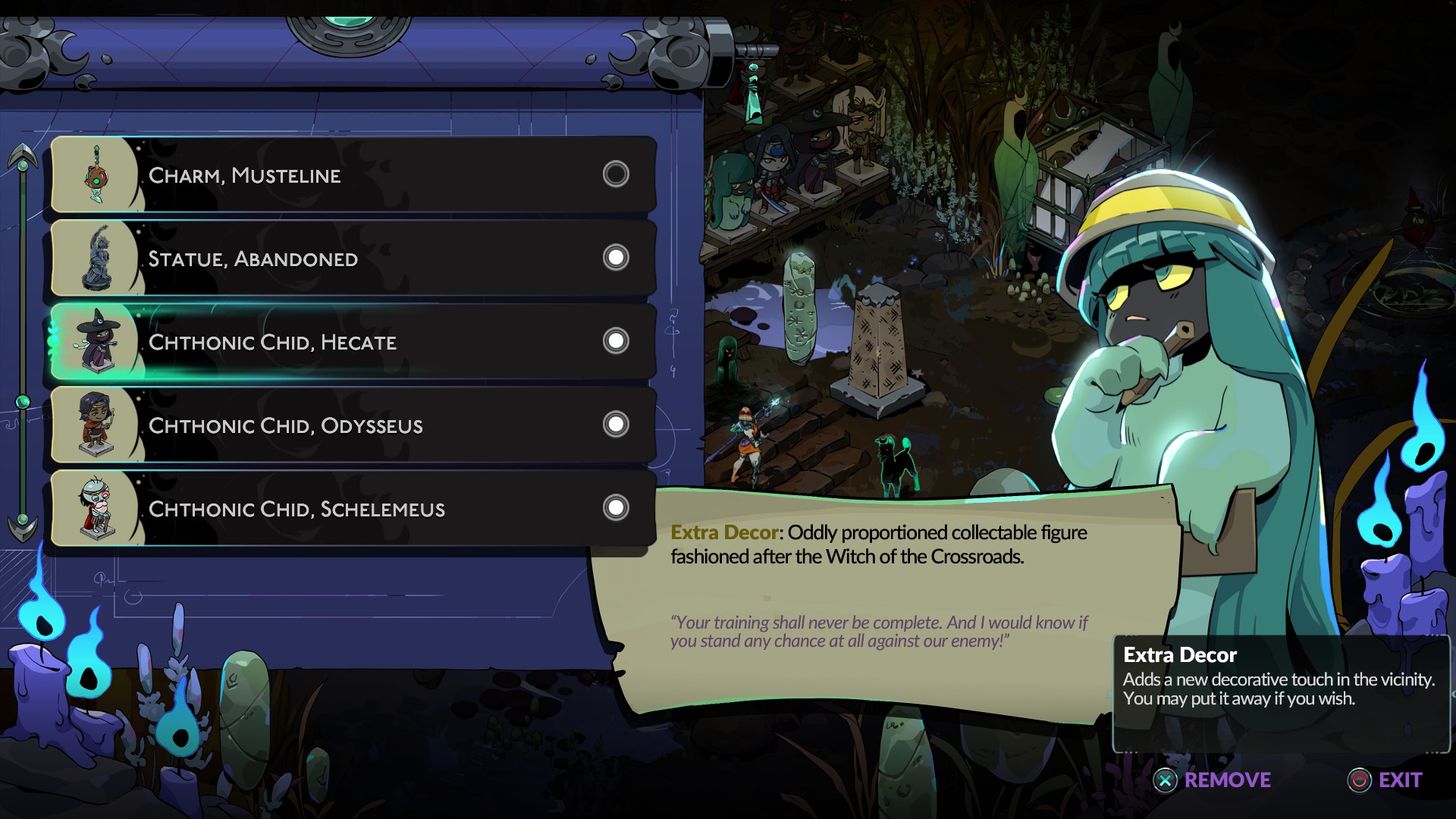Pick the Chthonic Chid, Odysseus item

coord(353,425)
